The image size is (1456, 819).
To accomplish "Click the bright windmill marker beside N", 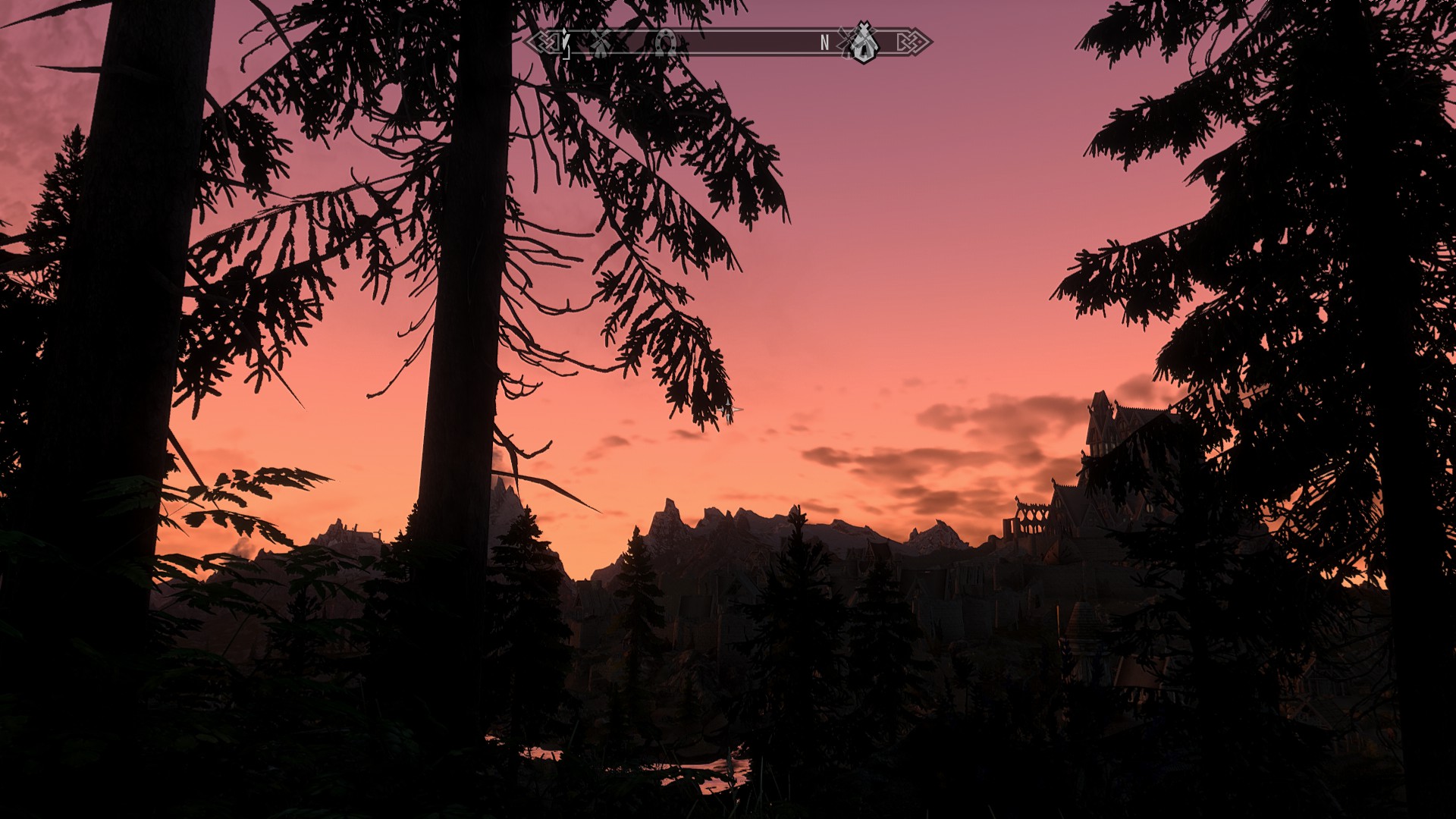I will click(x=861, y=43).
